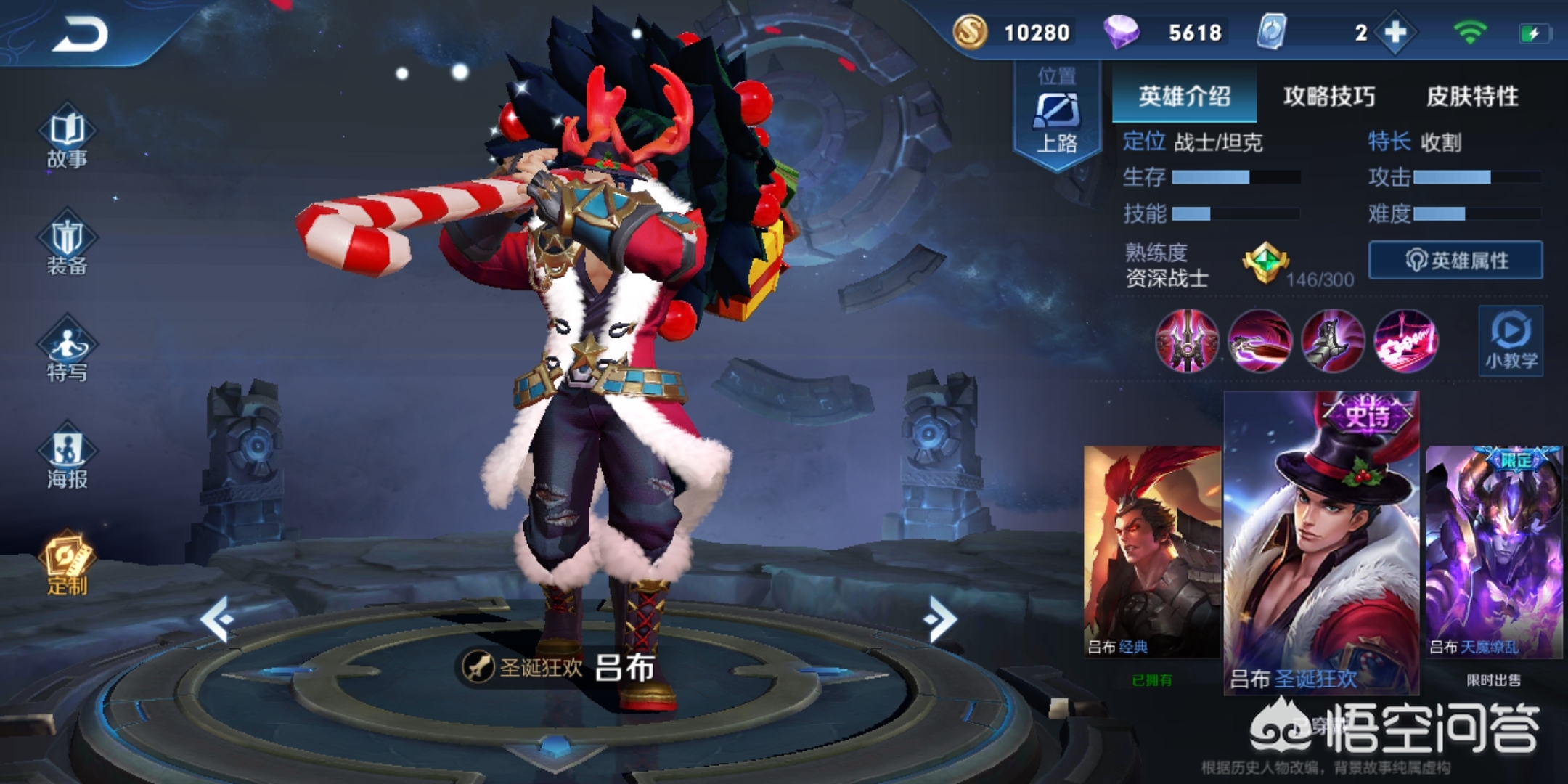The height and width of the screenshot is (784, 1568).
Task: Add more tickets with the plus button
Action: coord(1395,33)
